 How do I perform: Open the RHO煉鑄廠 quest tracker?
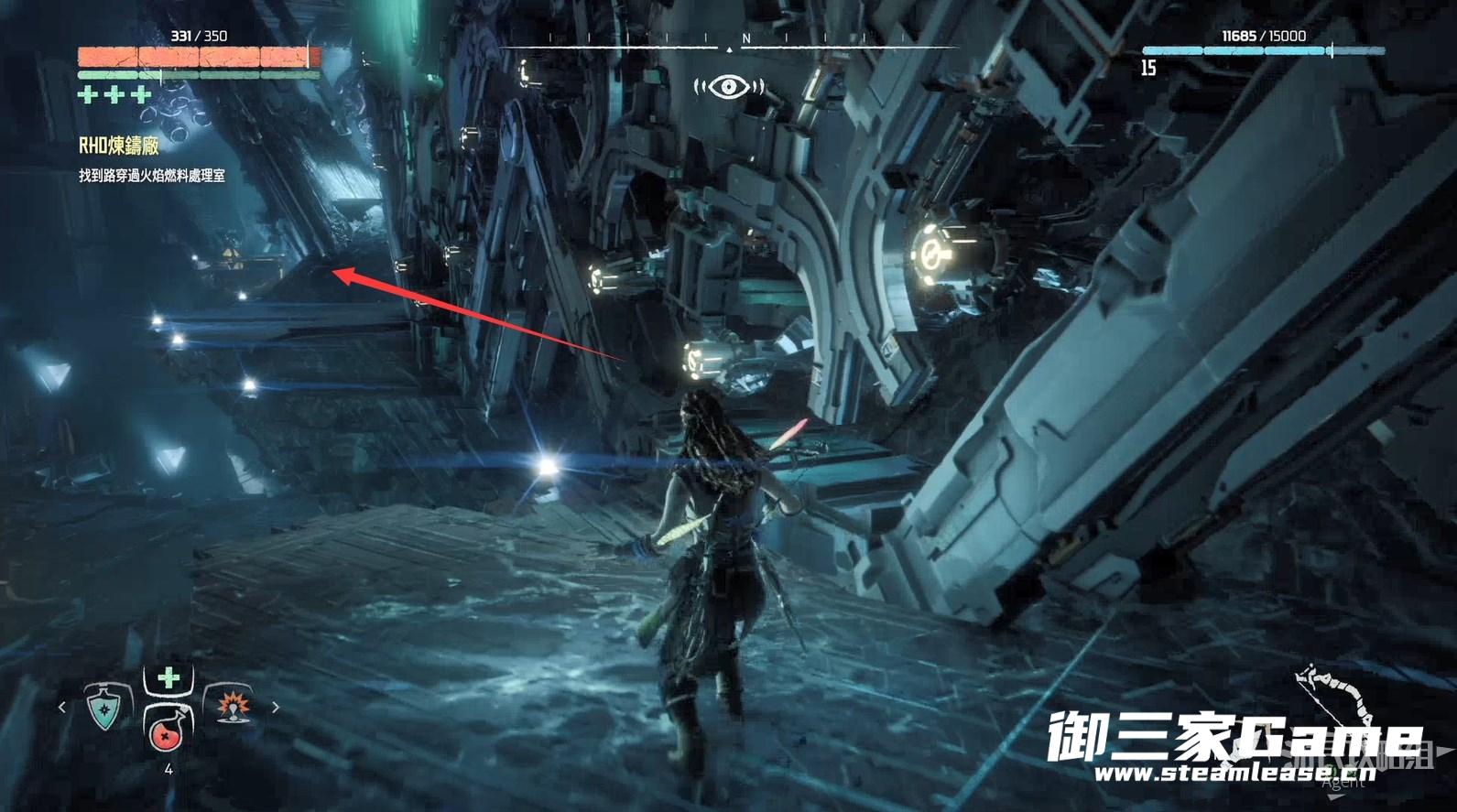119,146
